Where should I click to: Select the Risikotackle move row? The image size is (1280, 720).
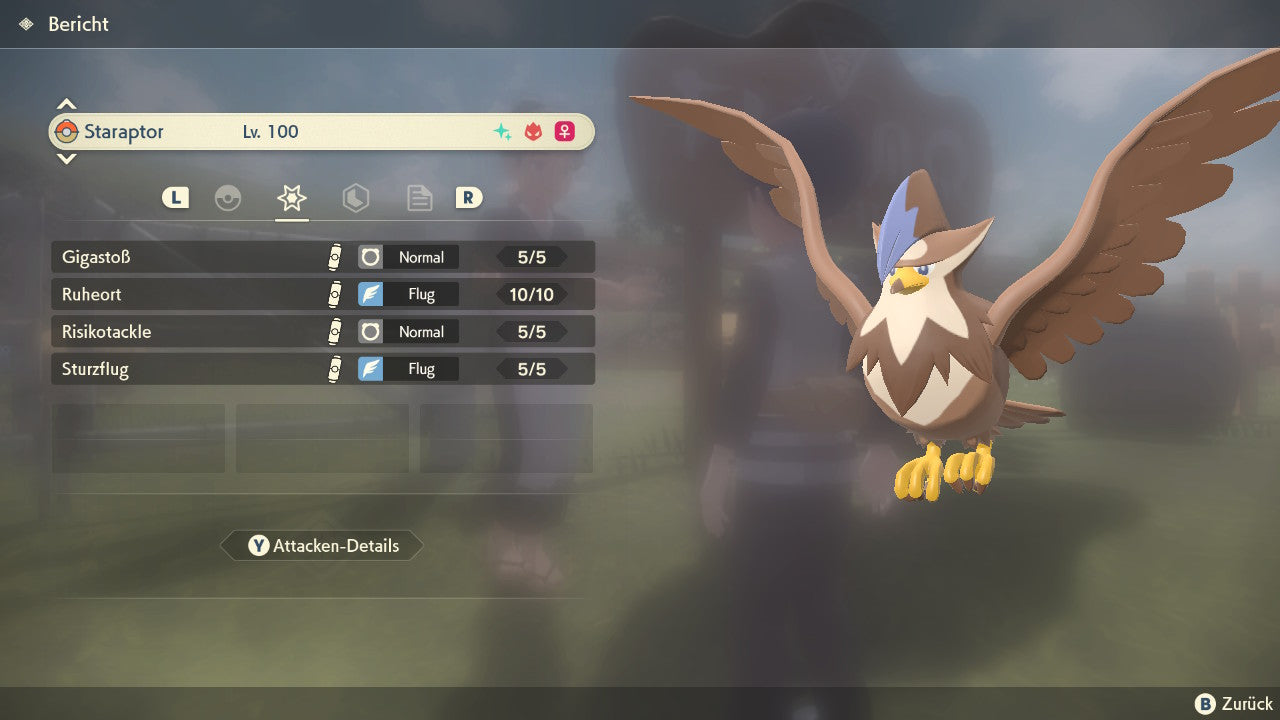[322, 332]
